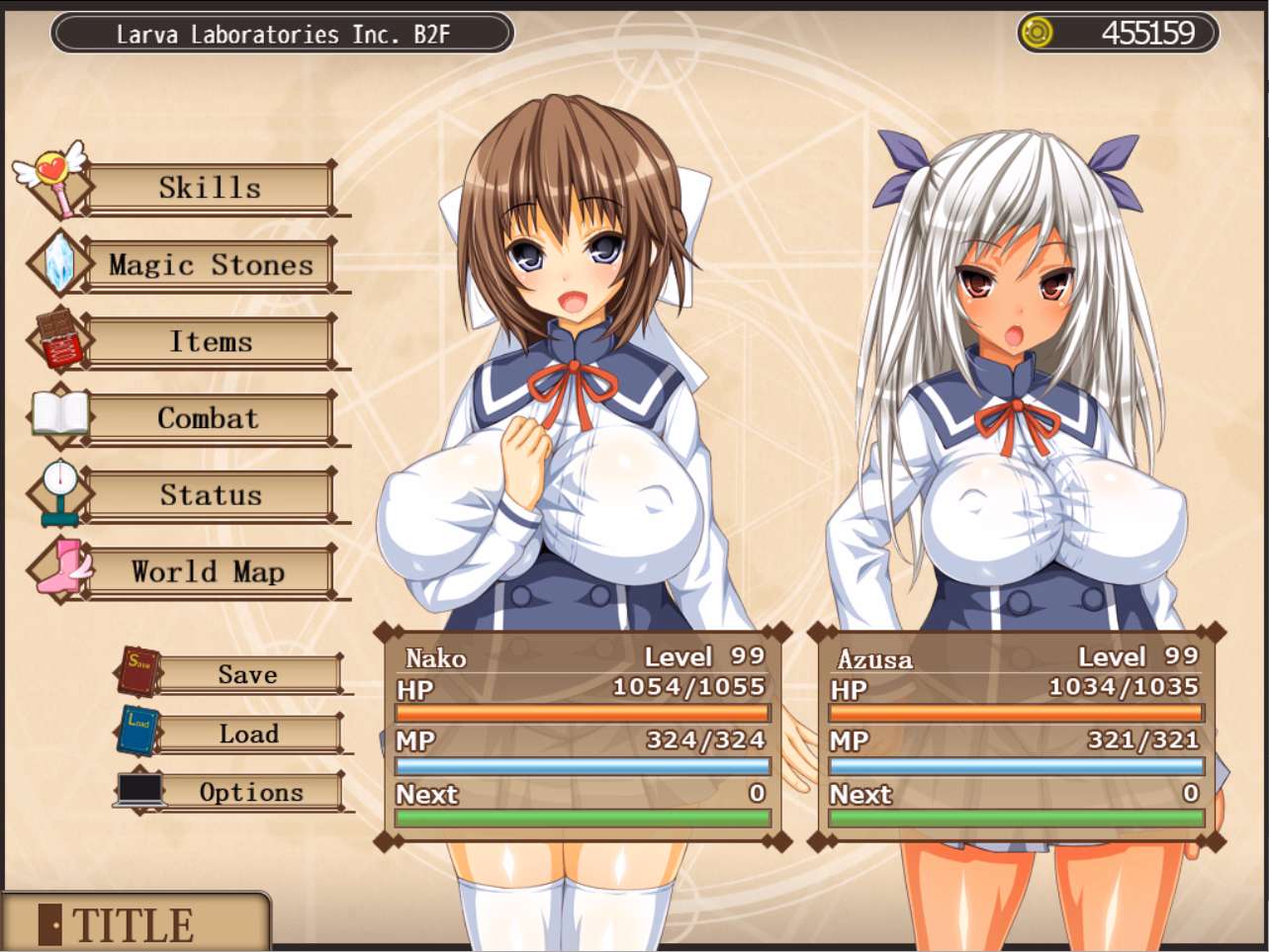Image resolution: width=1269 pixels, height=952 pixels.
Task: Open the Status screen
Action: (210, 495)
